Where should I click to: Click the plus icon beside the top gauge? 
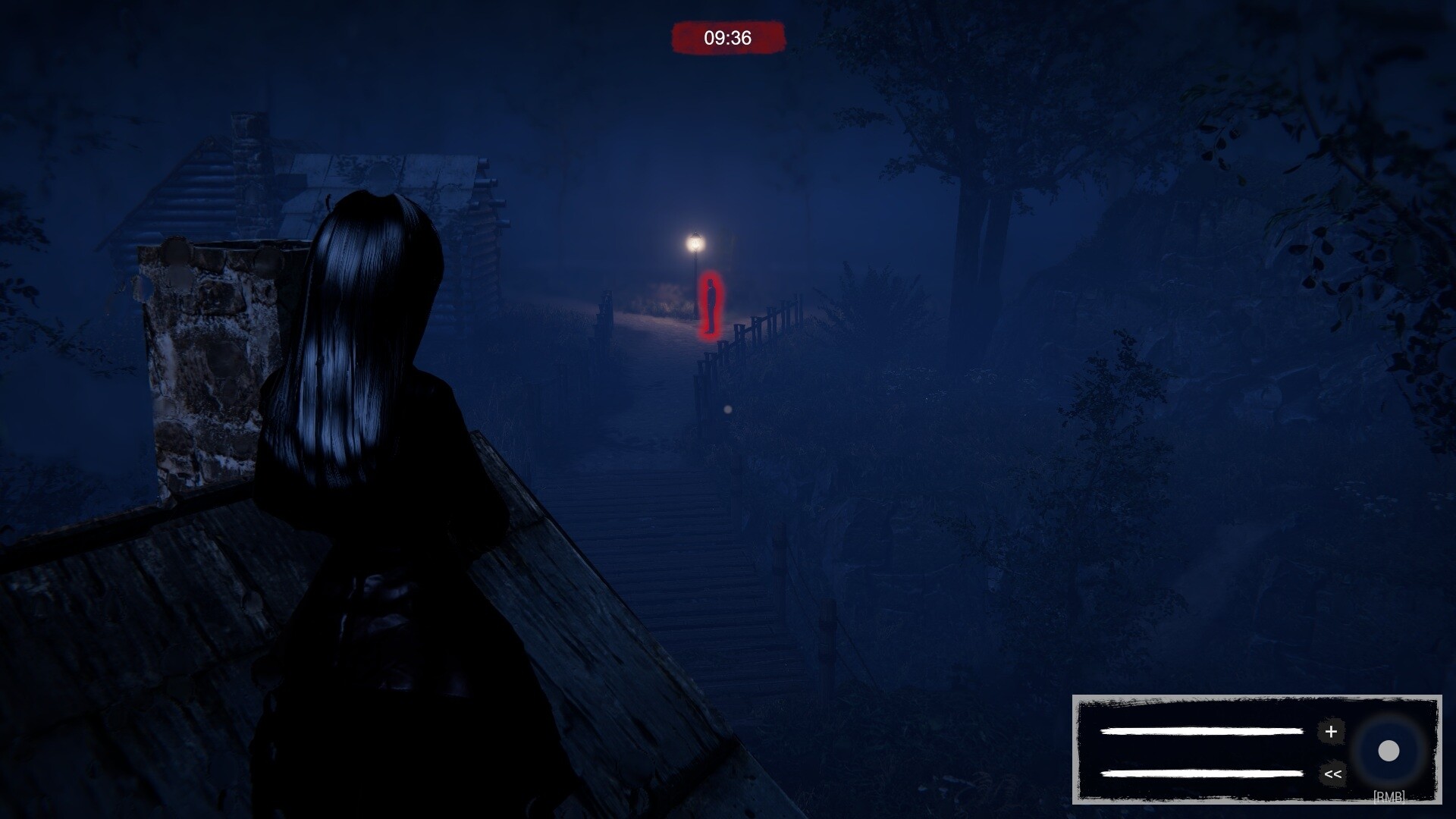pyautogui.click(x=1332, y=733)
